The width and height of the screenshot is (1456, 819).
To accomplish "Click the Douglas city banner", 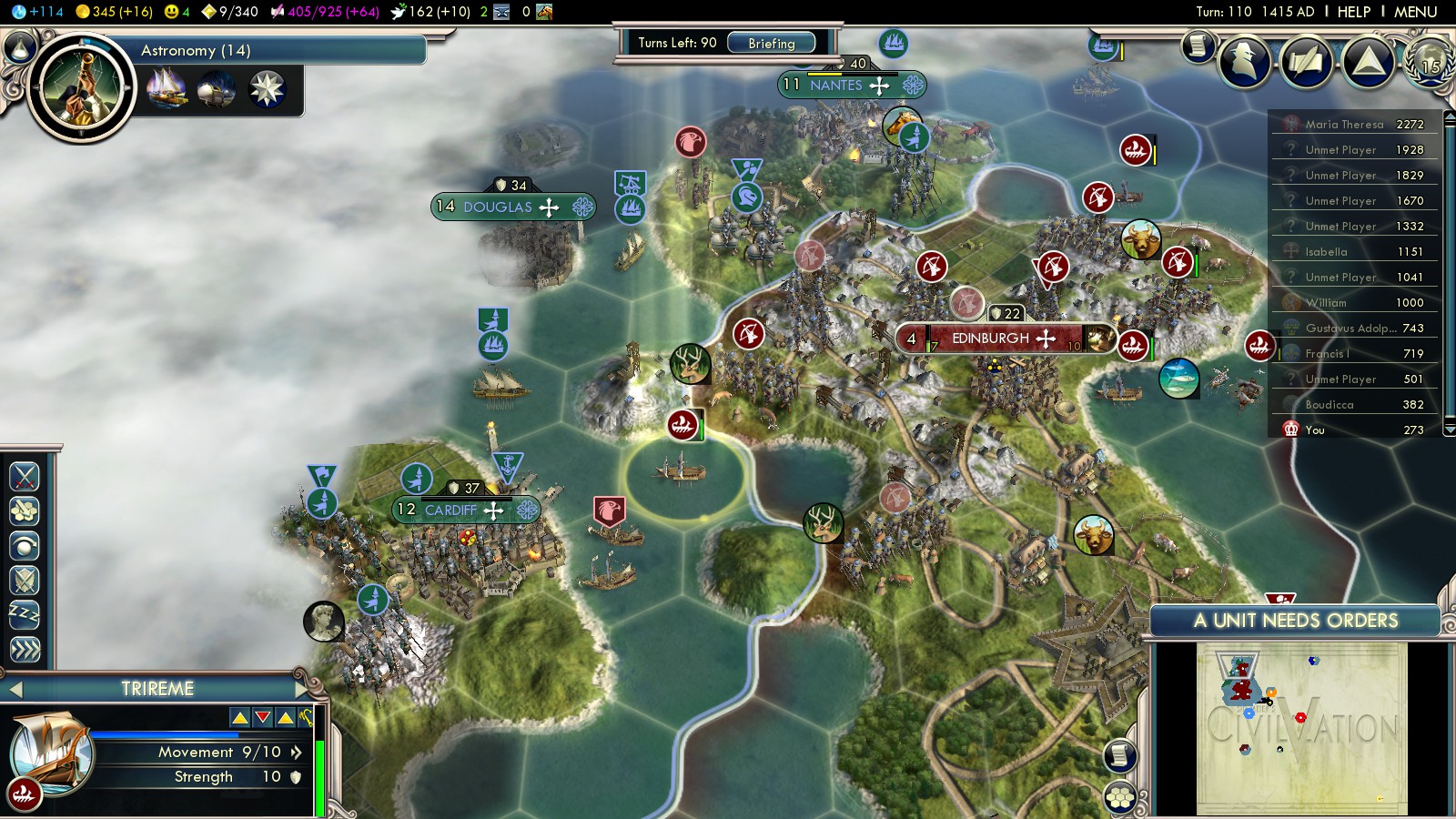I will (x=498, y=207).
